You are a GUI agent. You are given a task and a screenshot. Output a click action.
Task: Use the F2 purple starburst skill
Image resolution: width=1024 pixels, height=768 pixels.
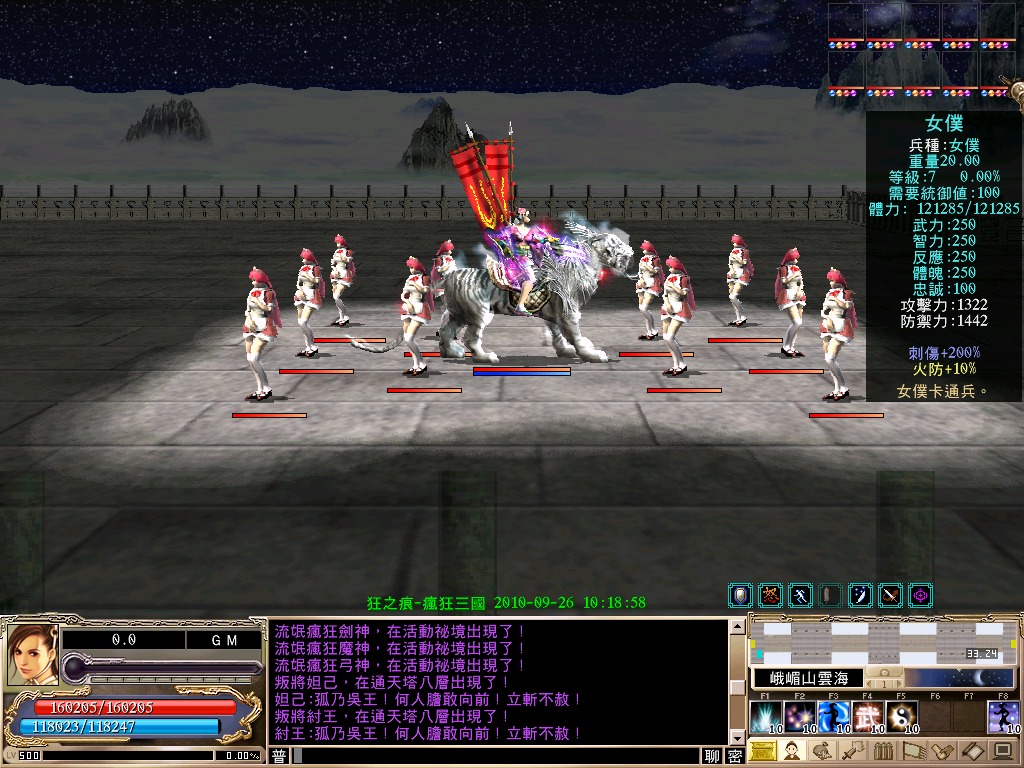[799, 717]
